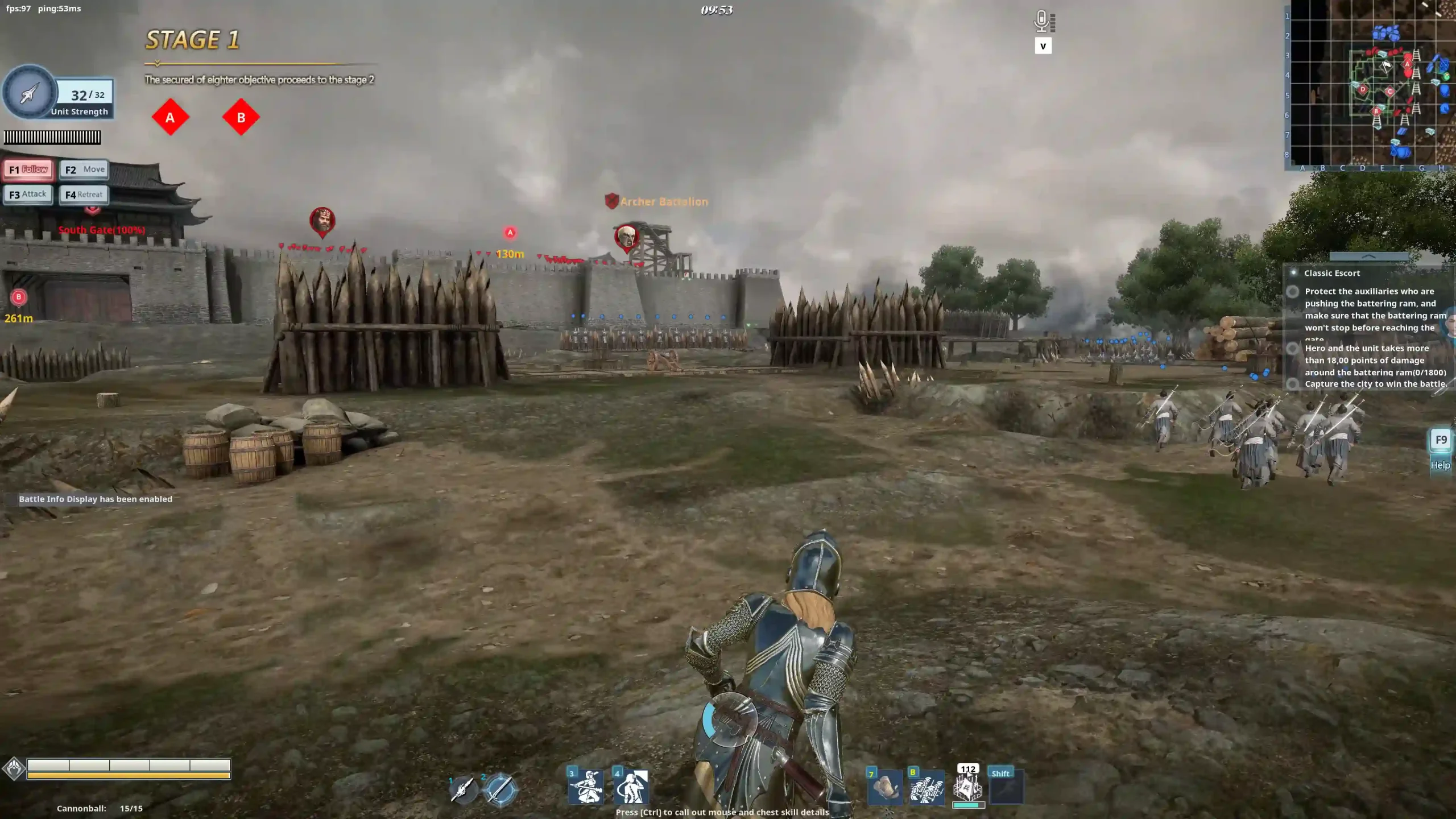Toggle the microphone voice chat icon
Image resolution: width=1456 pixels, height=819 pixels.
[1041, 22]
